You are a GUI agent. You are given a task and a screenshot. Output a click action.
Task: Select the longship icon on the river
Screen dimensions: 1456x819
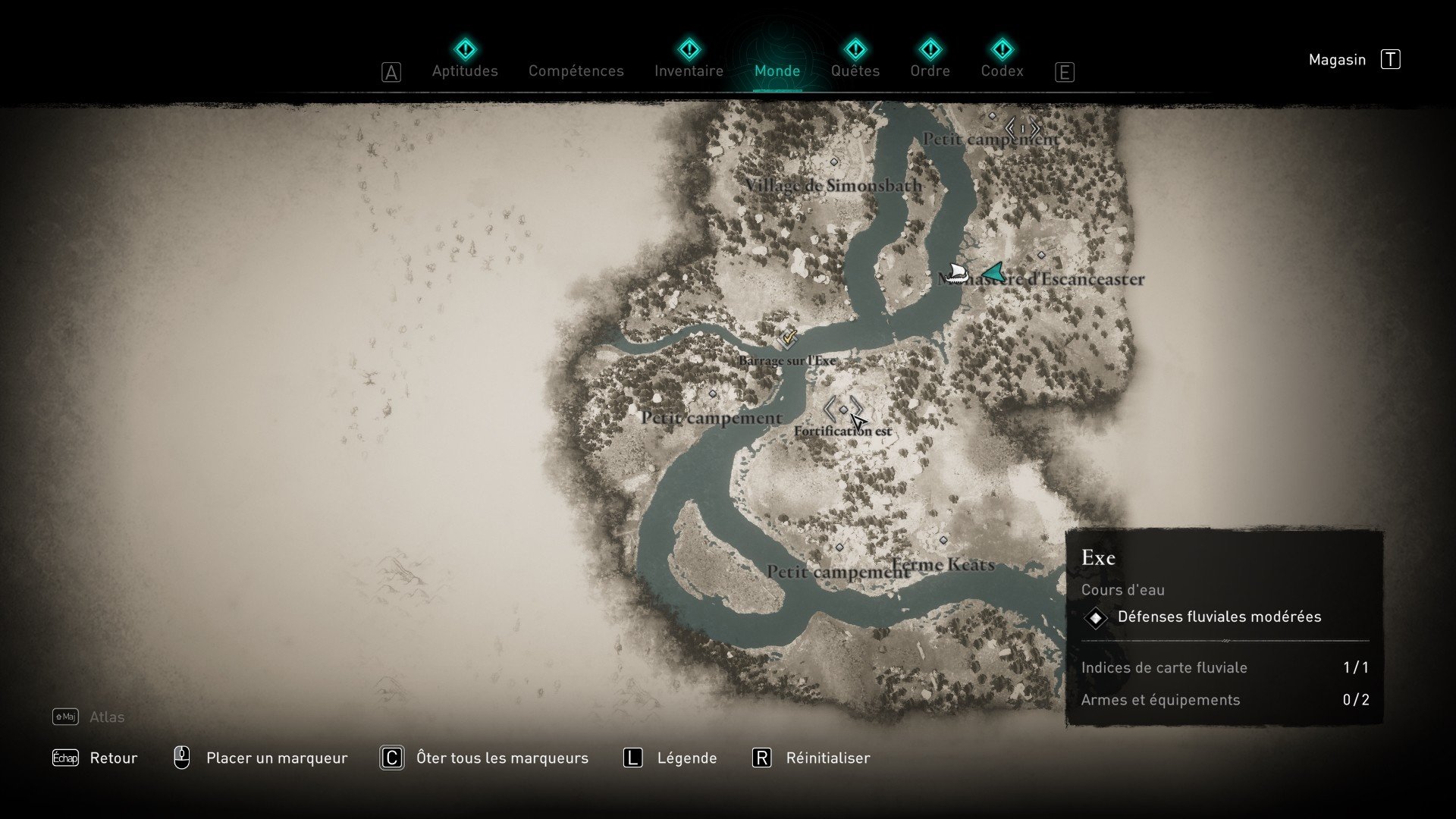(x=956, y=273)
